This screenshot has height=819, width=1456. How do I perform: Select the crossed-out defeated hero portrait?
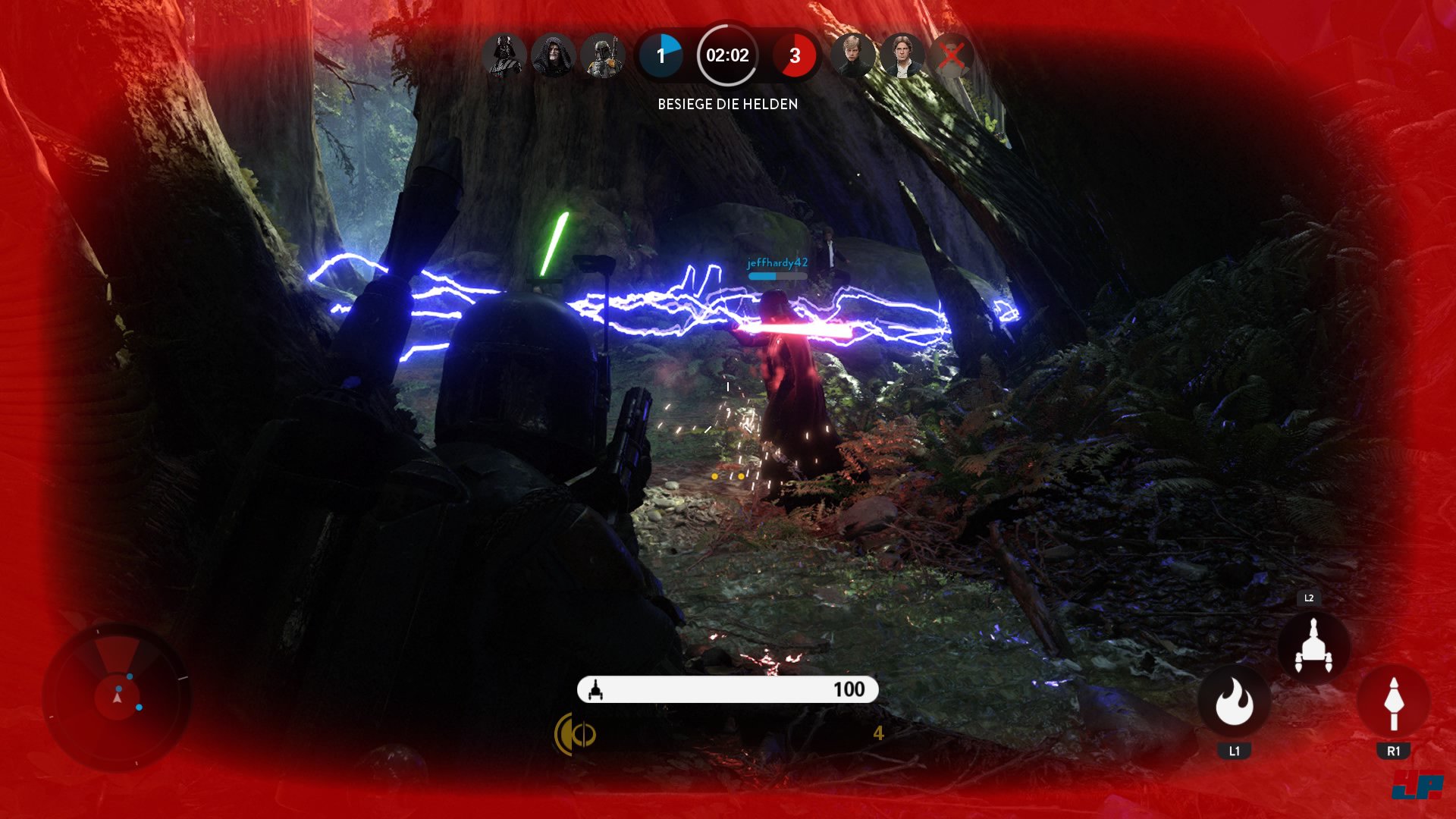(x=951, y=55)
